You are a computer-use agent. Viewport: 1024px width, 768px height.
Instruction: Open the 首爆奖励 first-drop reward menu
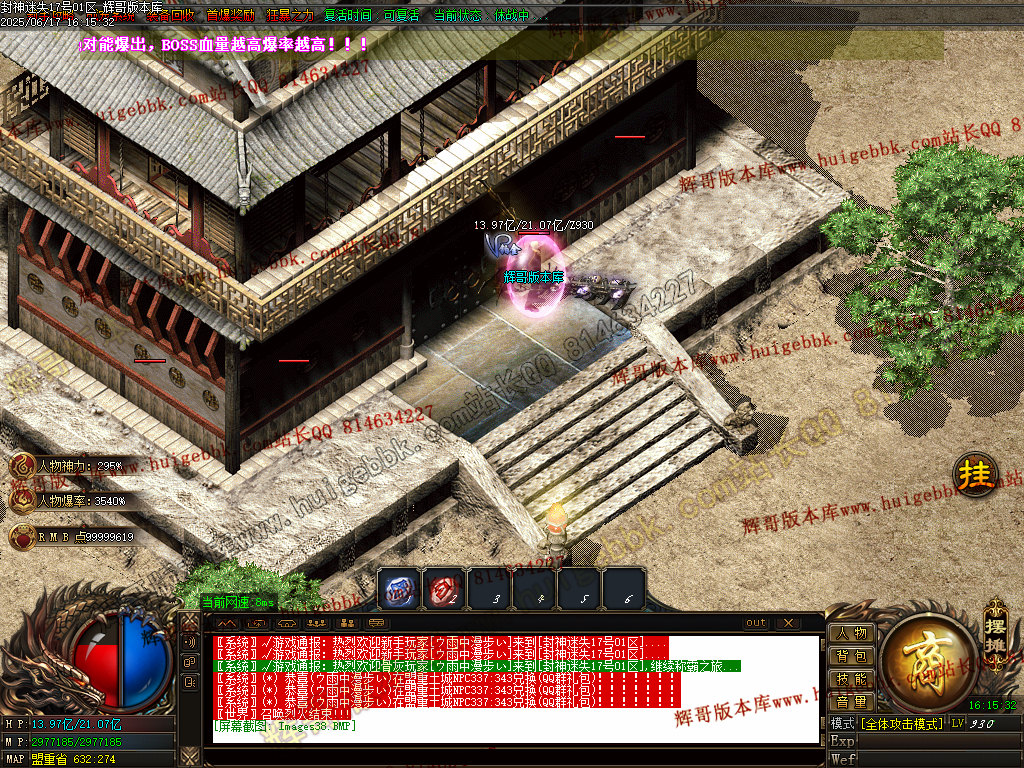tap(230, 16)
